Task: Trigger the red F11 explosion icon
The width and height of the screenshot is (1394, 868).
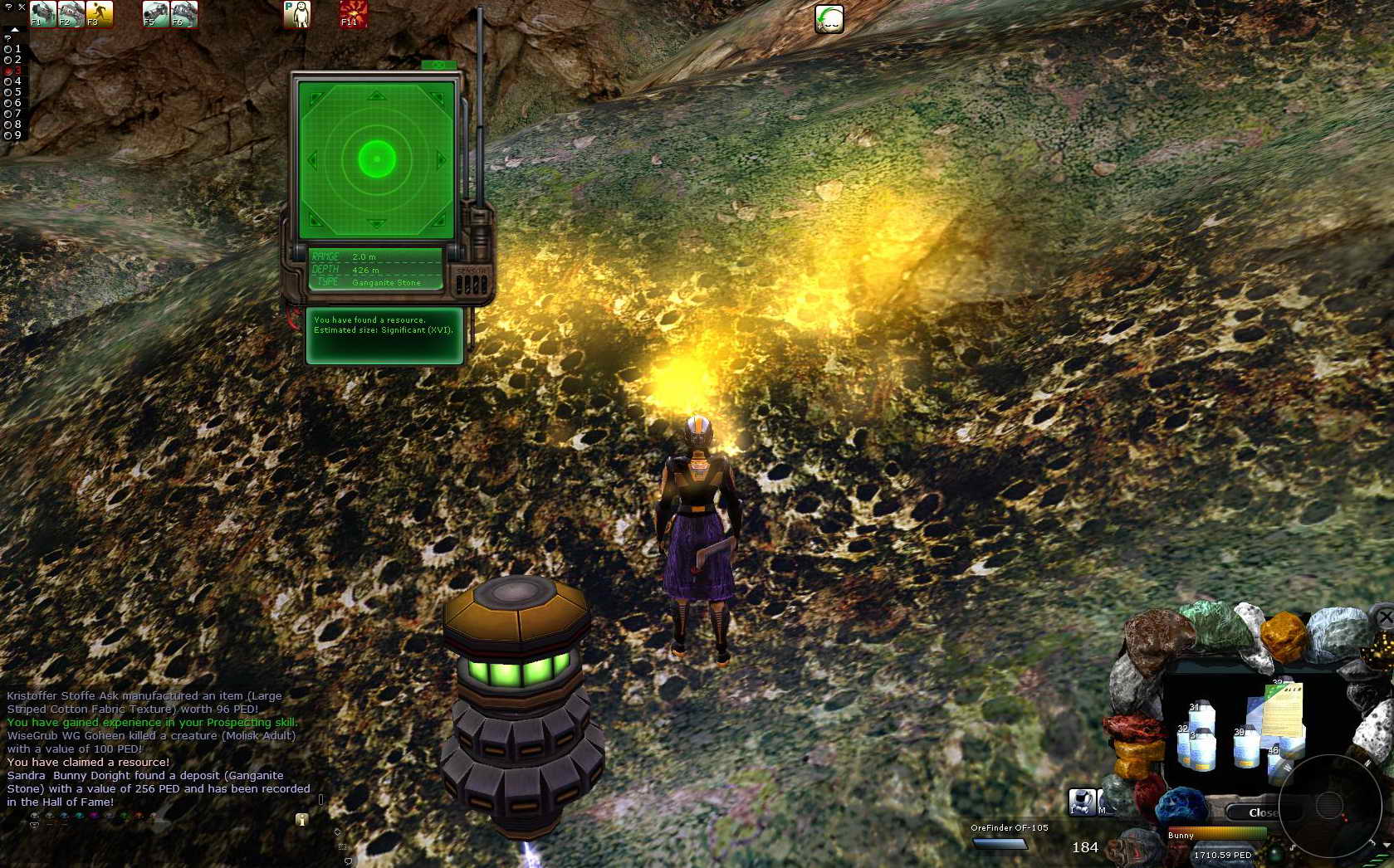Action: 353,14
